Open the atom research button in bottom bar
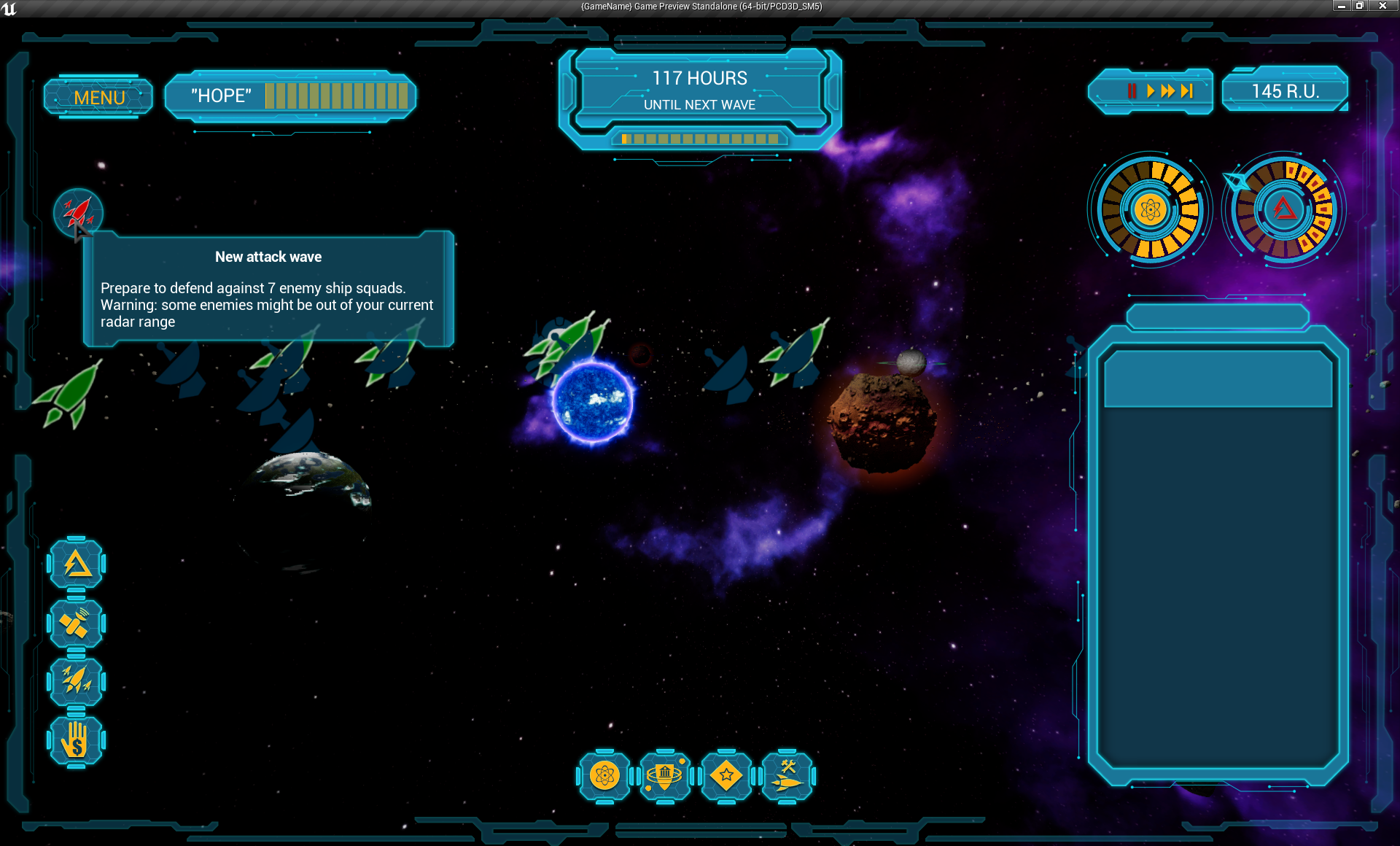The width and height of the screenshot is (1400, 846). click(x=604, y=776)
